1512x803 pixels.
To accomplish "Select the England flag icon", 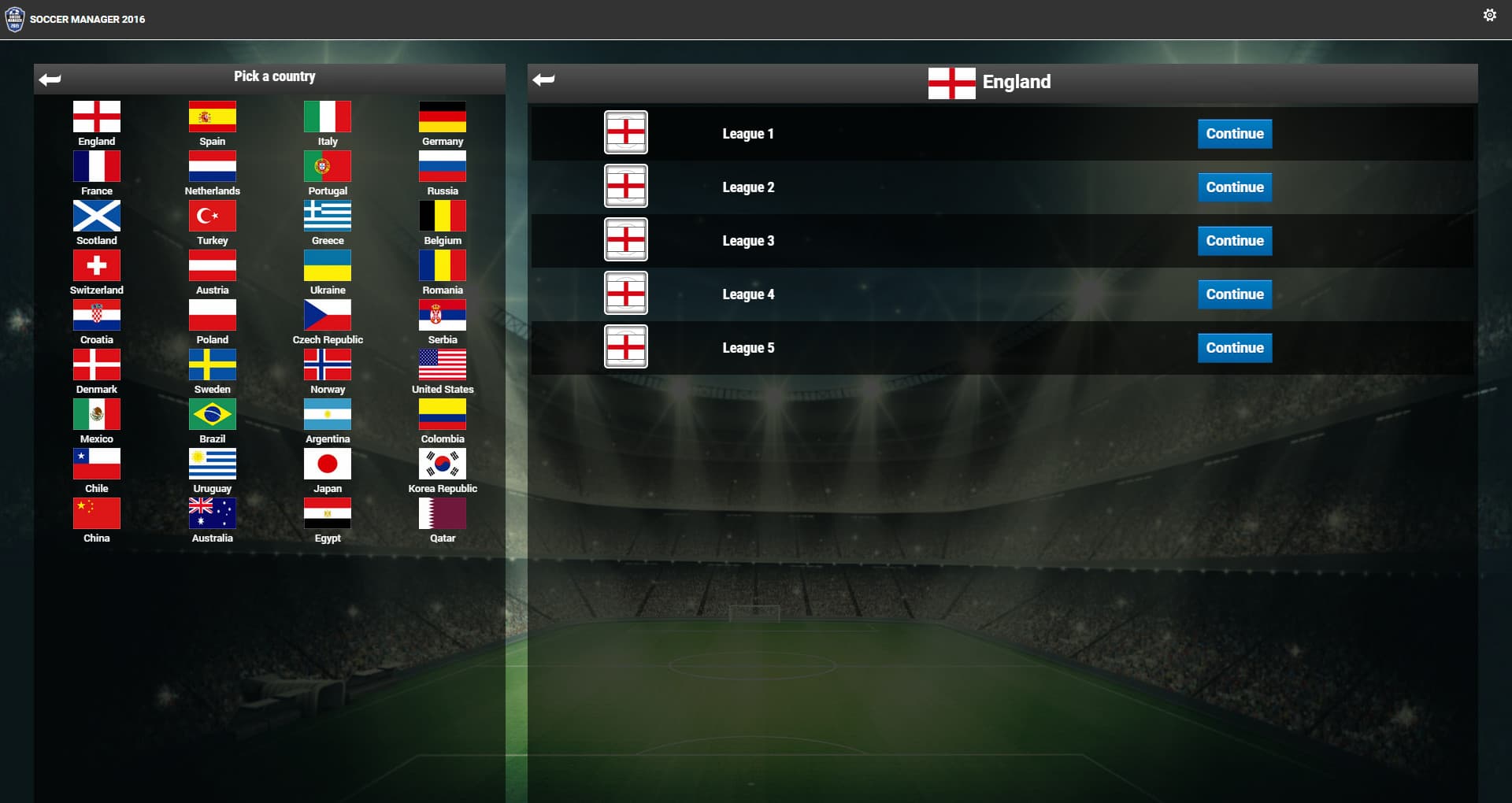I will point(96,116).
